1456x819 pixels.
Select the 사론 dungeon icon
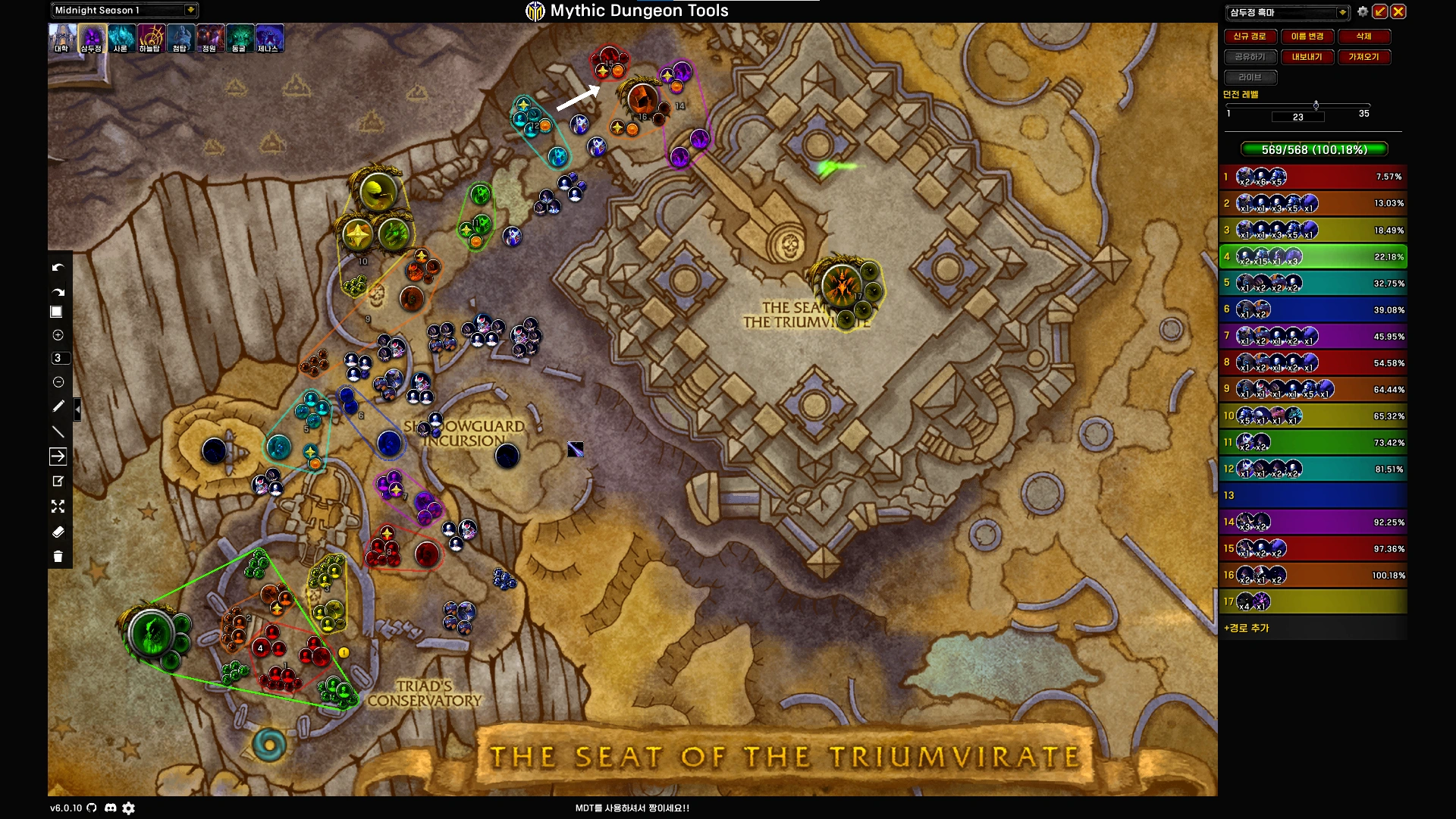(121, 38)
